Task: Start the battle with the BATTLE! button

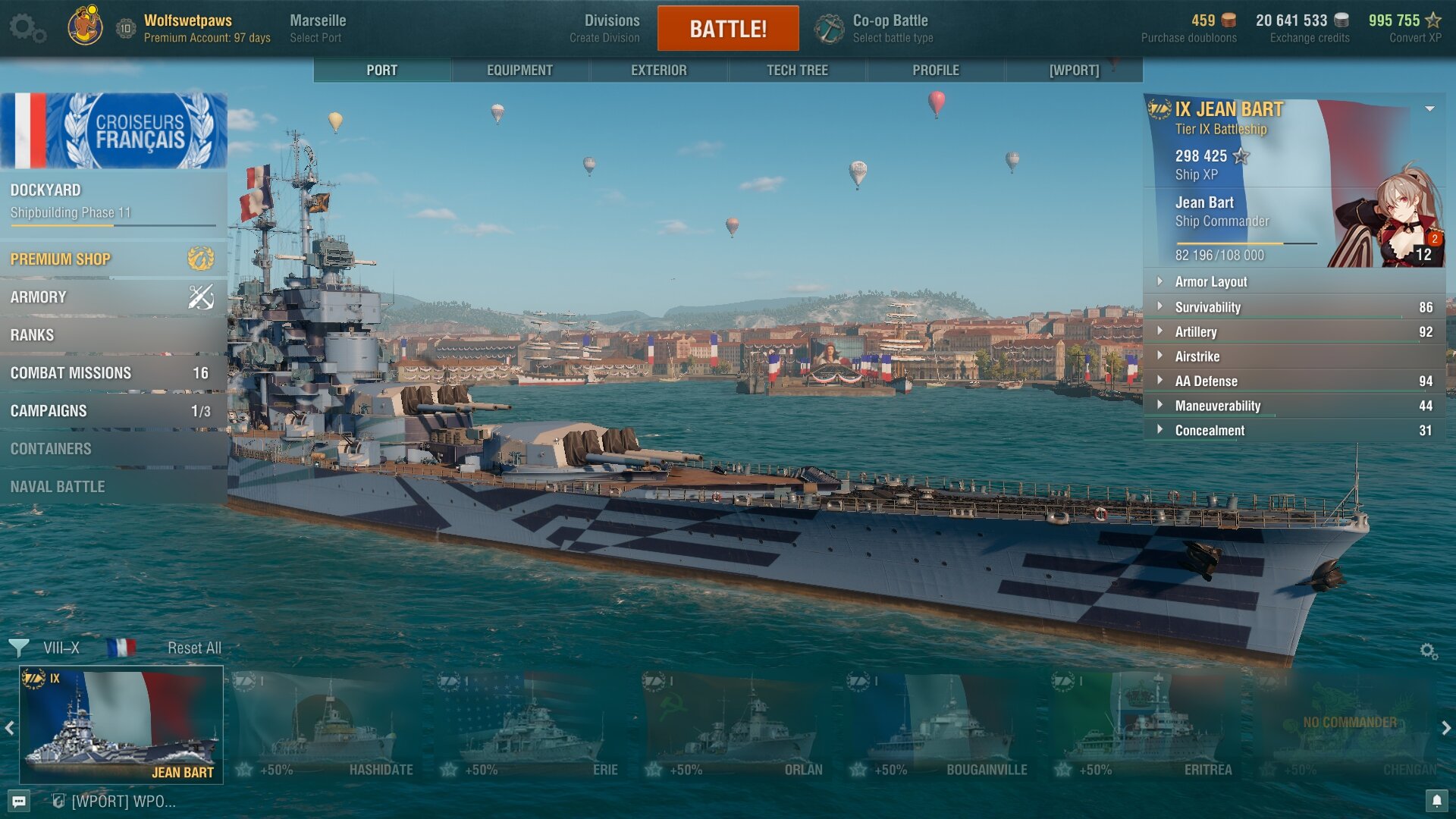Action: click(727, 29)
